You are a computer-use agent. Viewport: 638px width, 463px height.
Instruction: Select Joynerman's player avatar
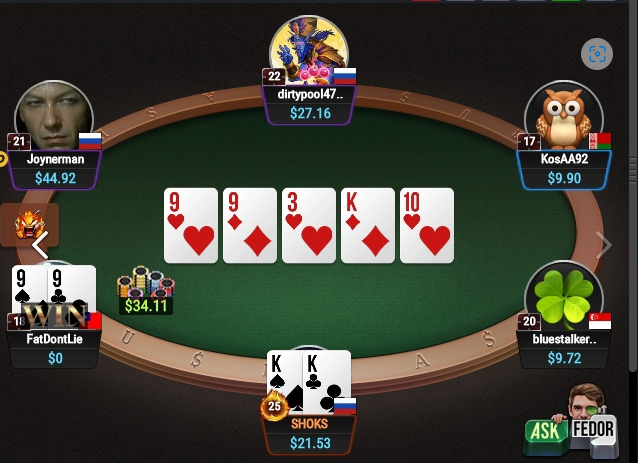53,118
